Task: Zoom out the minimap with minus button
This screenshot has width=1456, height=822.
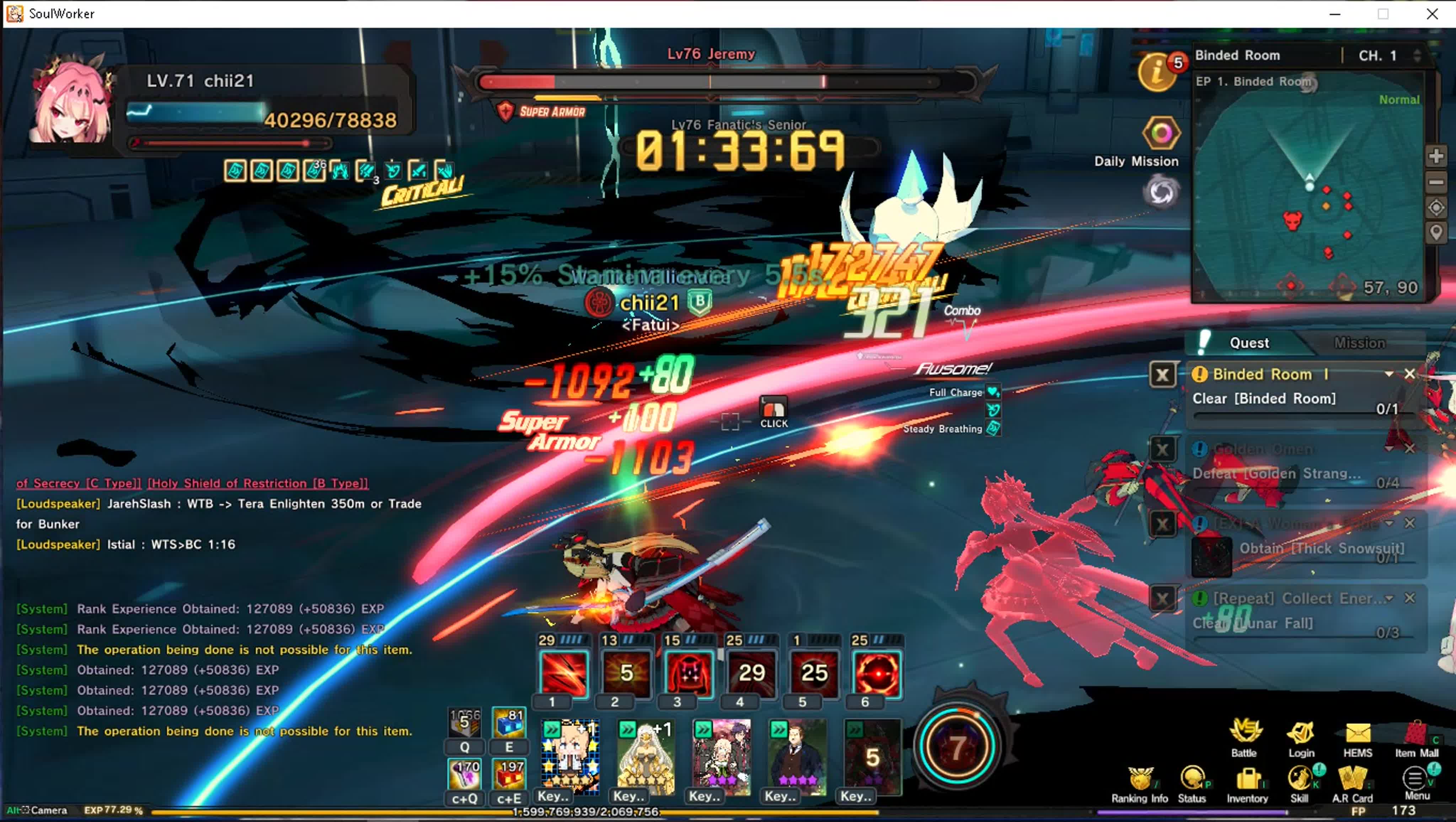Action: tap(1436, 182)
